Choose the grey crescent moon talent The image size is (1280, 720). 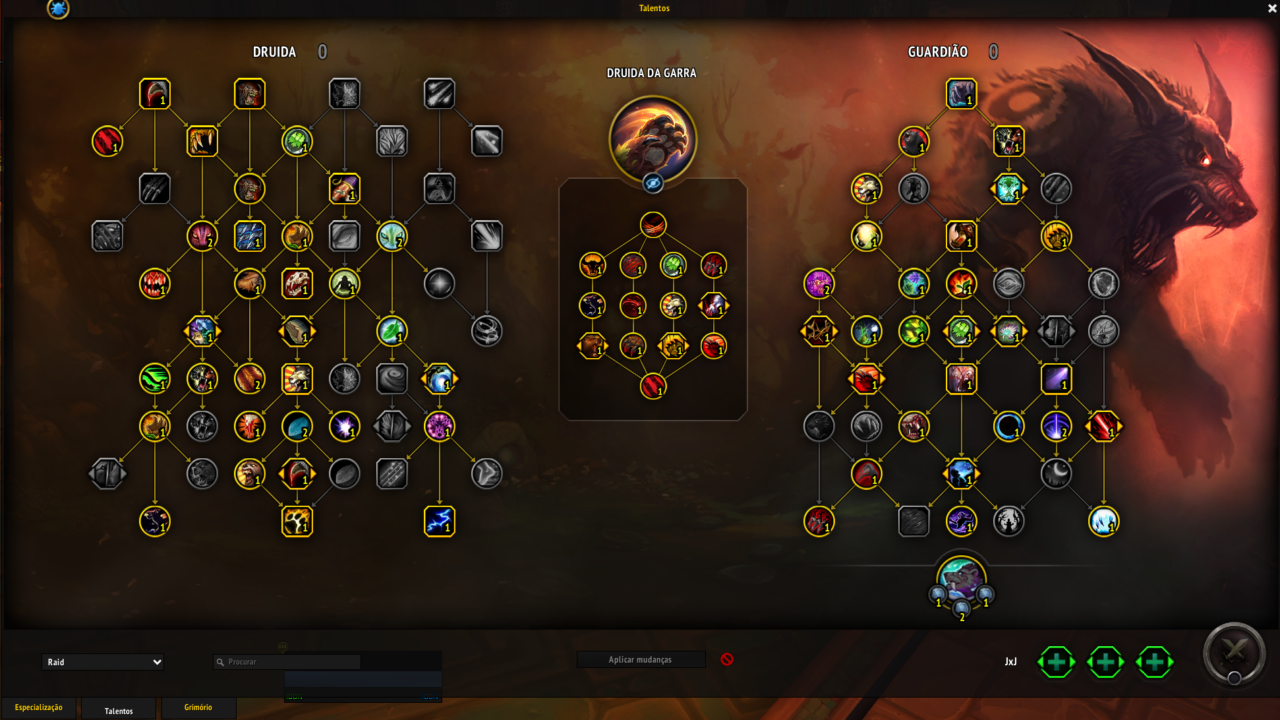click(x=1056, y=473)
